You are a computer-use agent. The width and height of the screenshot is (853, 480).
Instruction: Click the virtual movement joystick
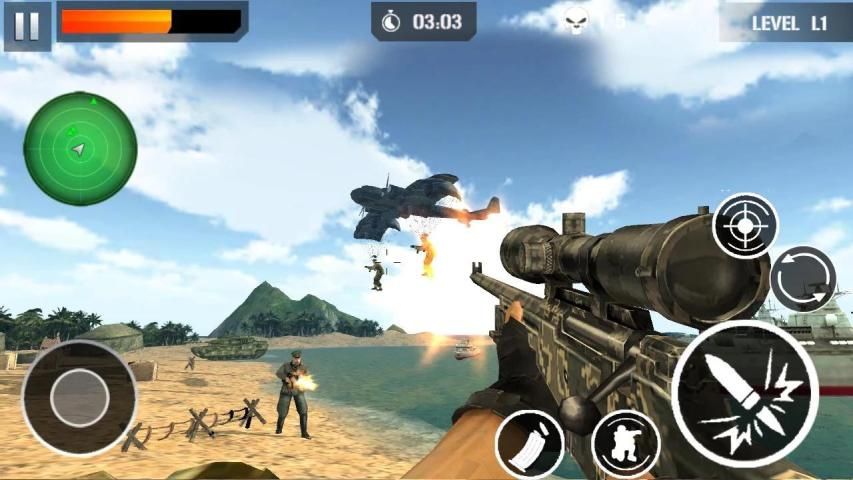pos(79,397)
